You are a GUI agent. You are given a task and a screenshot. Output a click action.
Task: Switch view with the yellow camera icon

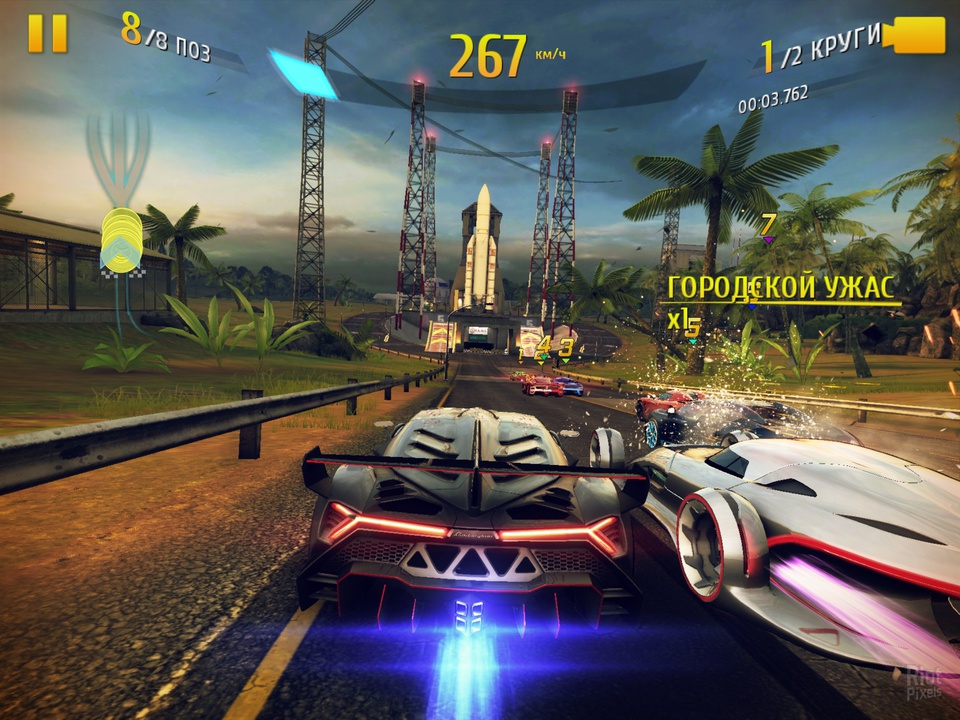click(x=914, y=36)
